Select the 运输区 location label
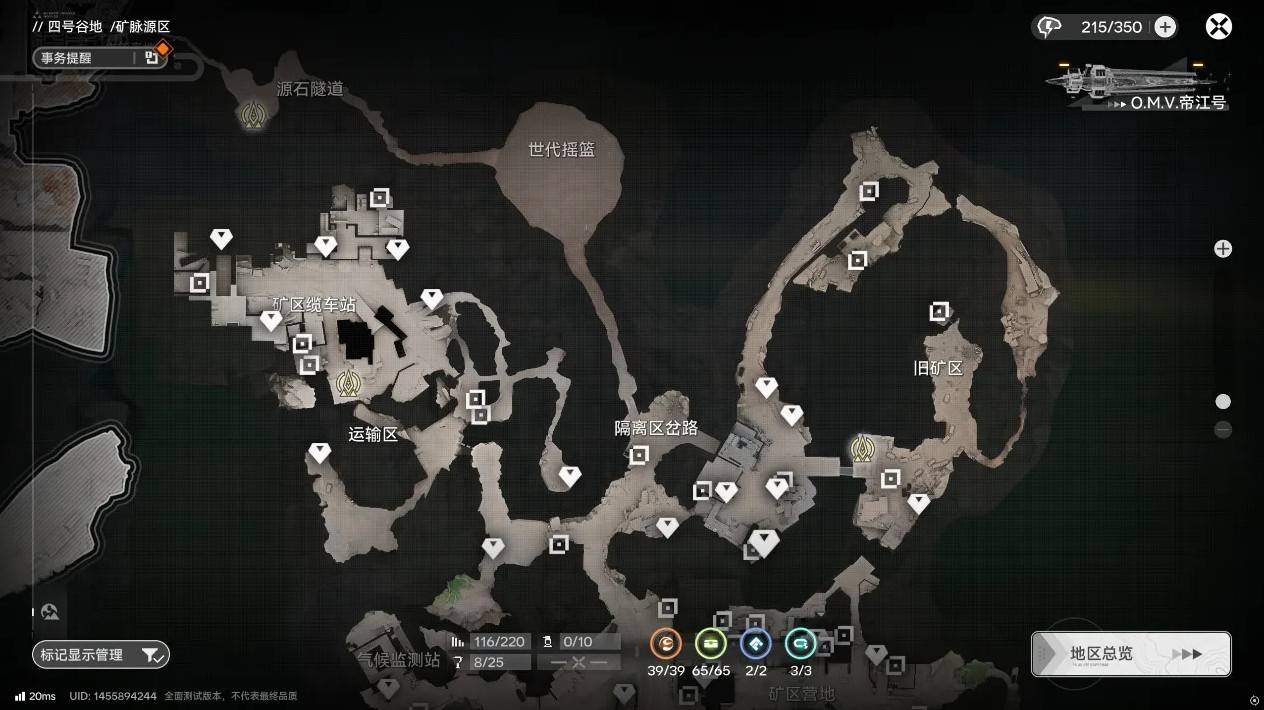Screen dimensions: 1264x710 click(x=373, y=434)
